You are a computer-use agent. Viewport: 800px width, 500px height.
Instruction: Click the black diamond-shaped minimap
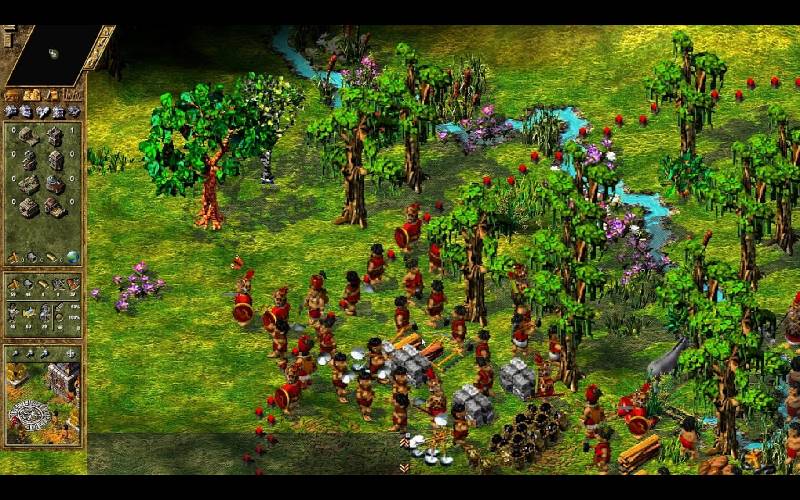coord(55,54)
